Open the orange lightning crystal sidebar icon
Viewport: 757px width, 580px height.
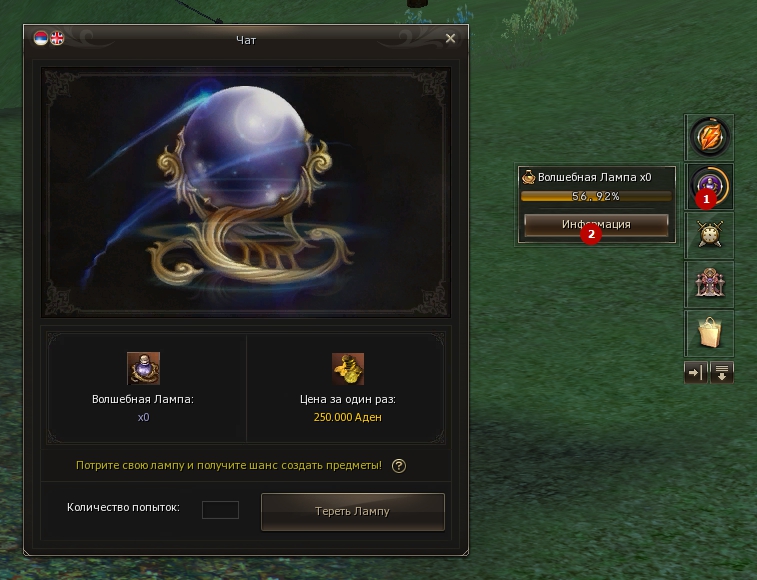click(709, 137)
